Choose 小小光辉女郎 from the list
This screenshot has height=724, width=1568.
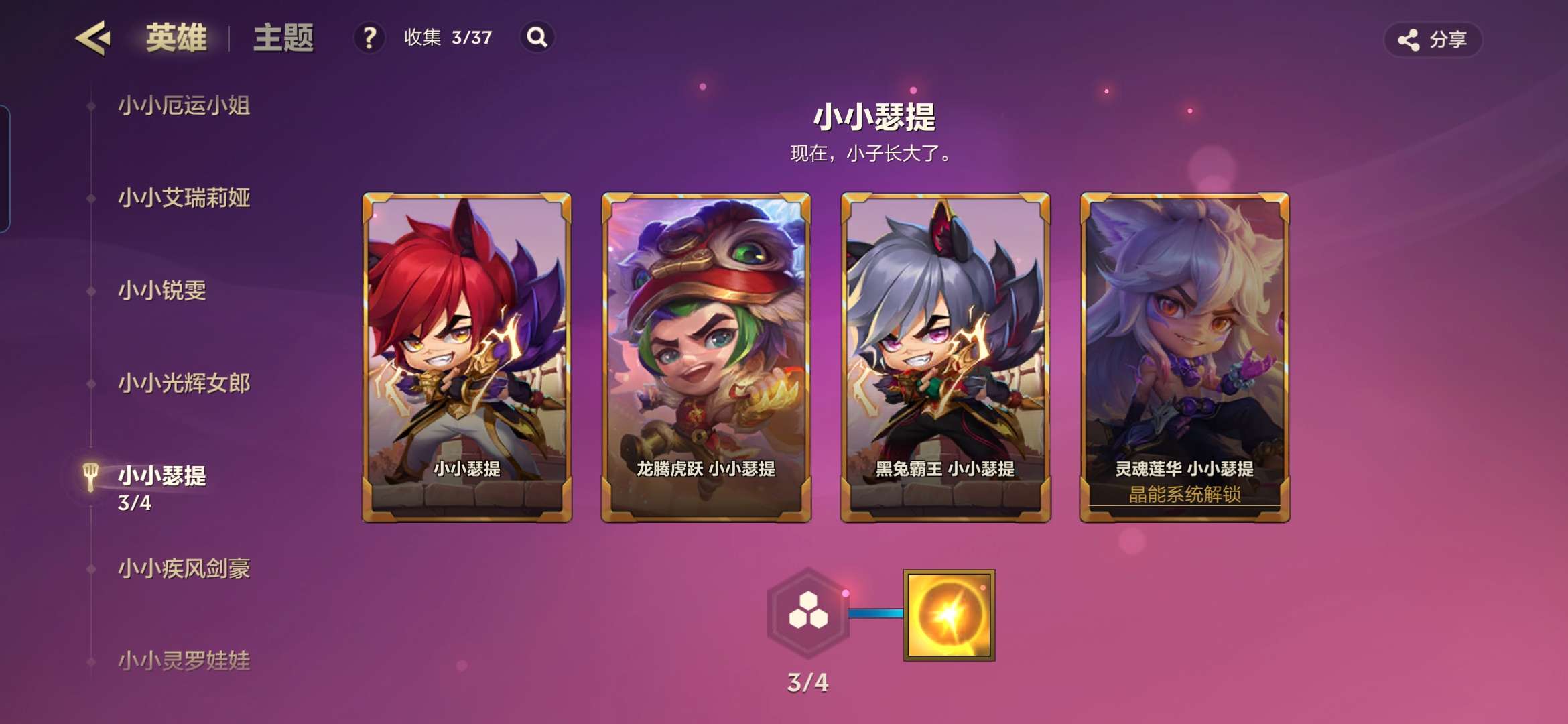click(x=184, y=383)
